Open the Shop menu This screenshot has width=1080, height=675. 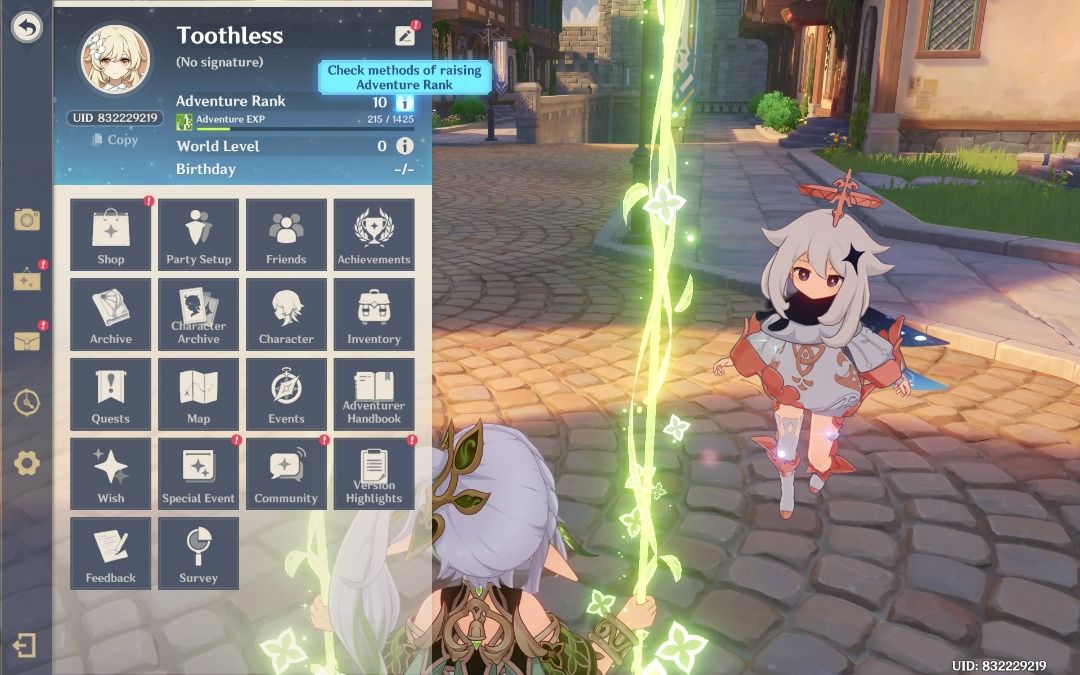(111, 235)
